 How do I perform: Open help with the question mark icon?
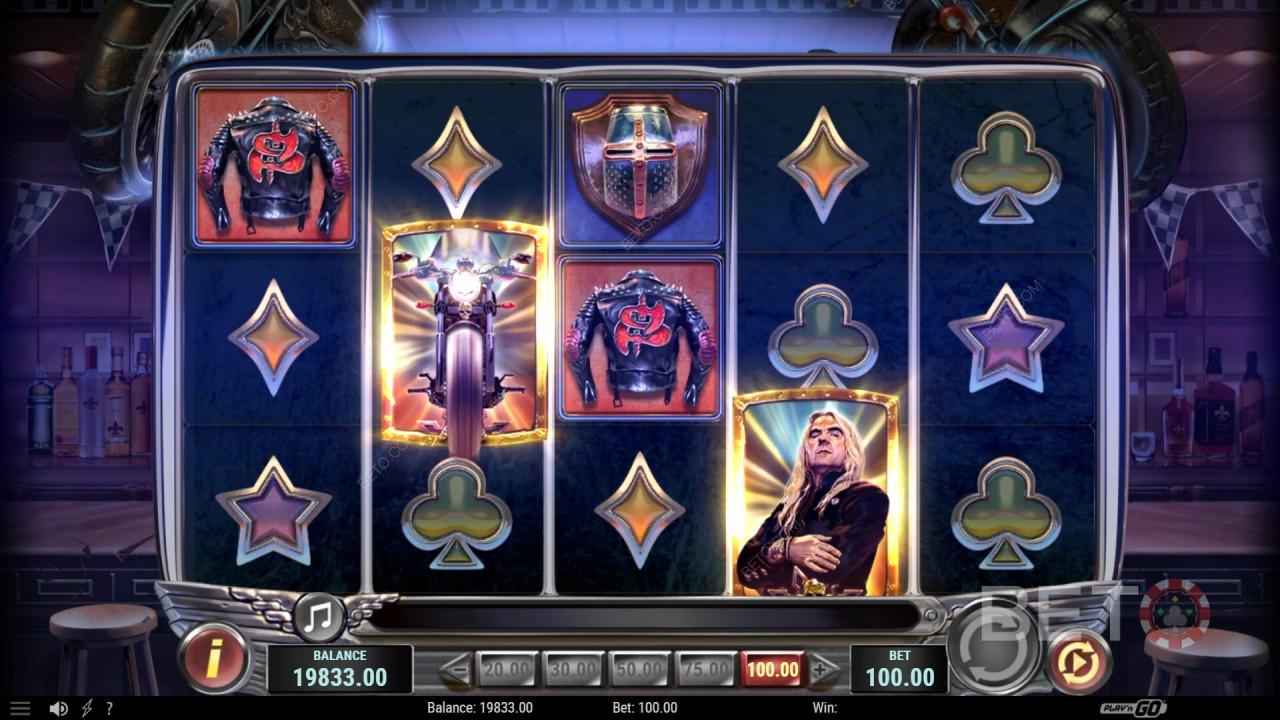tap(109, 708)
